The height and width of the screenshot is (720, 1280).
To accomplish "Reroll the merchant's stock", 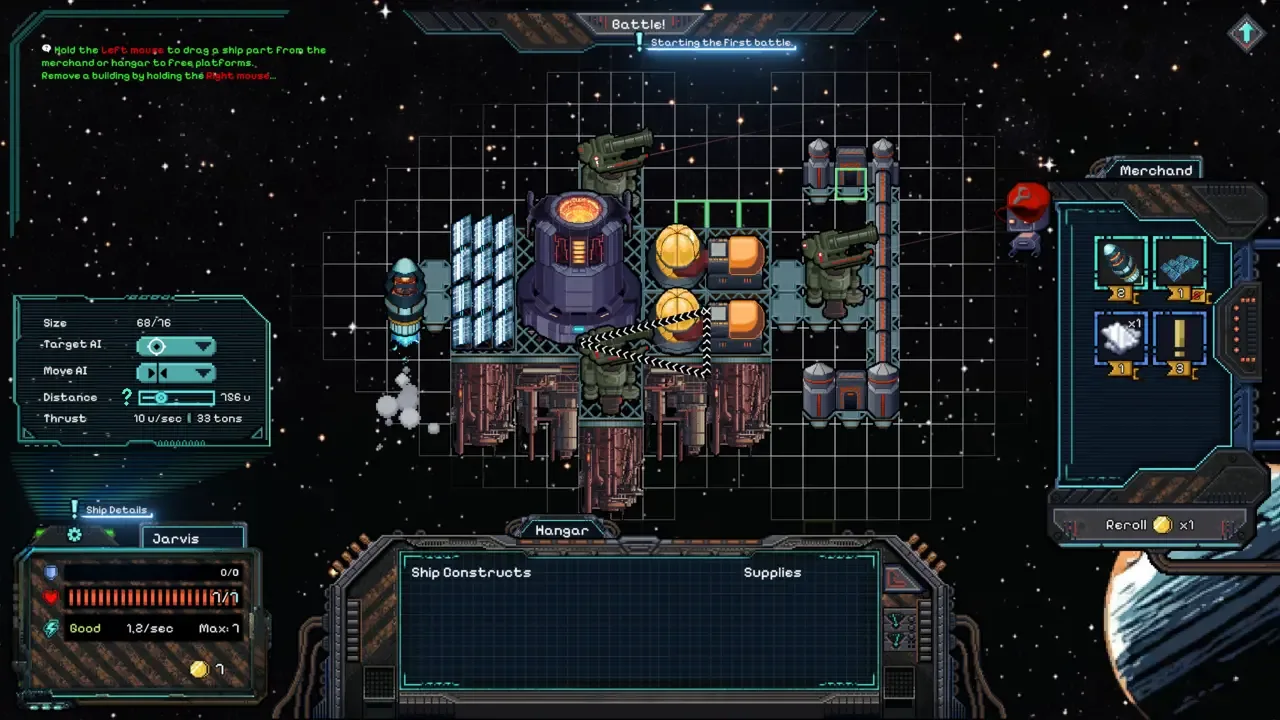I will (x=1150, y=525).
